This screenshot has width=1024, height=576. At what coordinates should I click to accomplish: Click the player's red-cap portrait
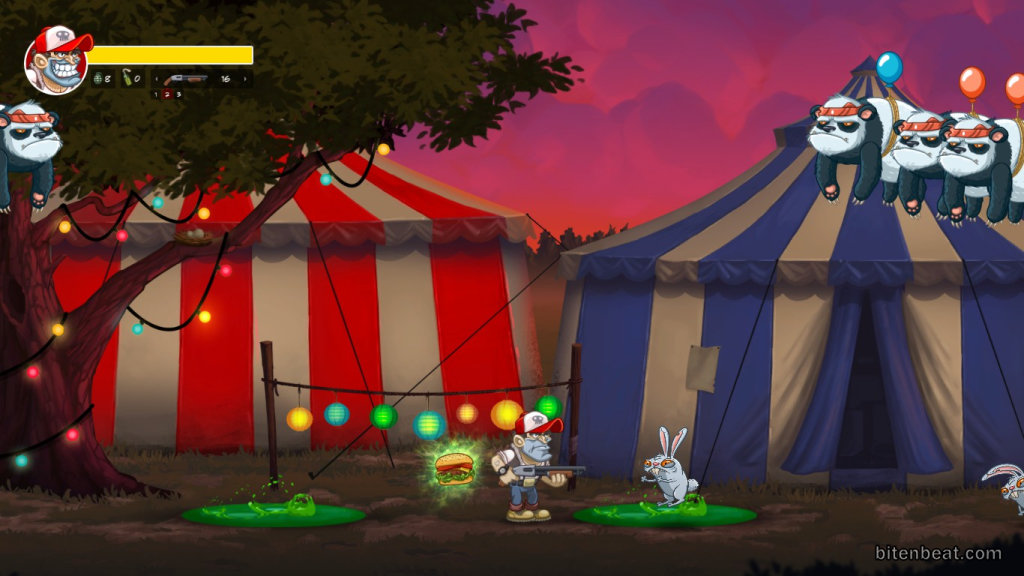[x=57, y=60]
